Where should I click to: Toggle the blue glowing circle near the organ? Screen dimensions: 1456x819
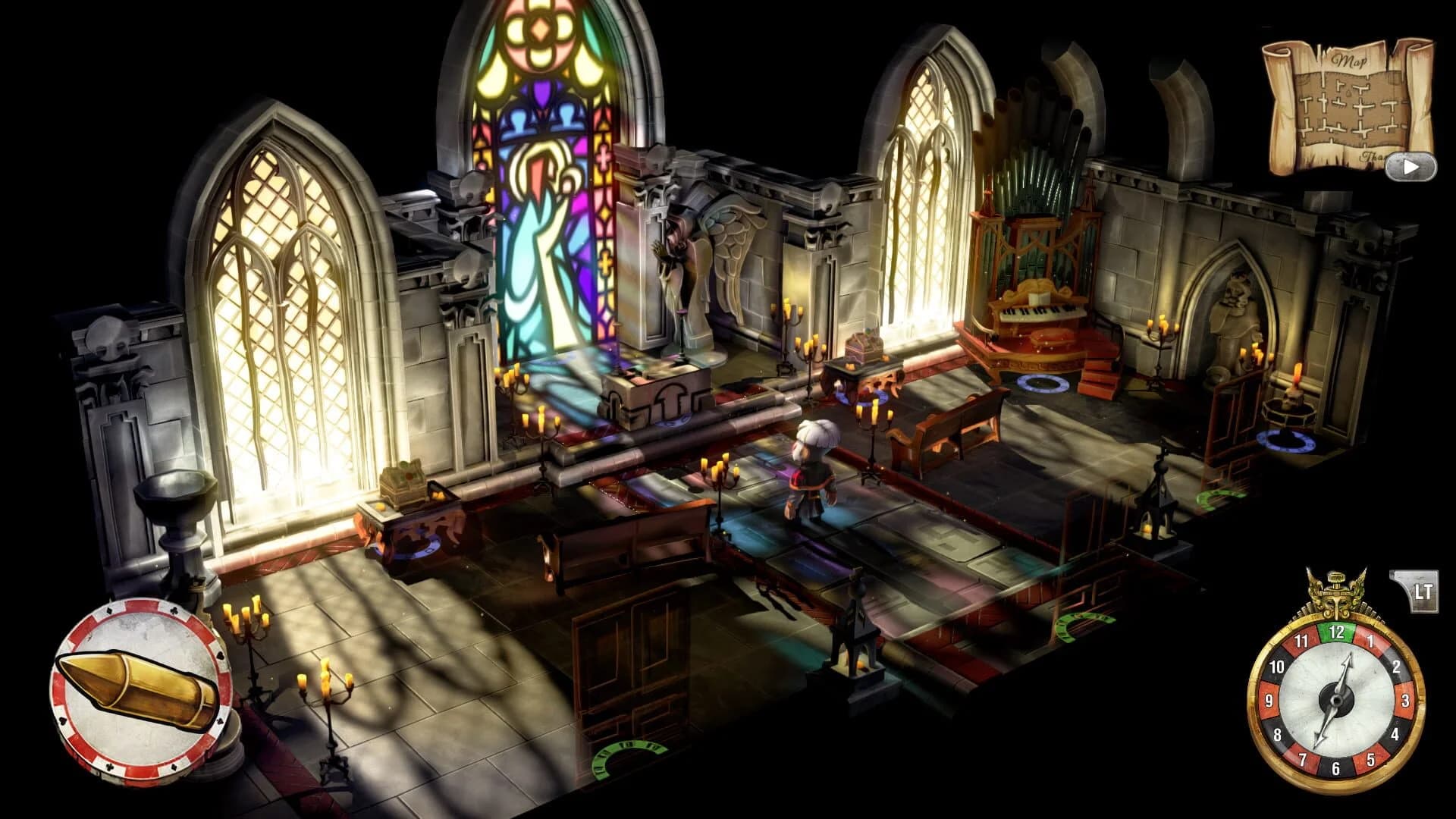click(1040, 383)
